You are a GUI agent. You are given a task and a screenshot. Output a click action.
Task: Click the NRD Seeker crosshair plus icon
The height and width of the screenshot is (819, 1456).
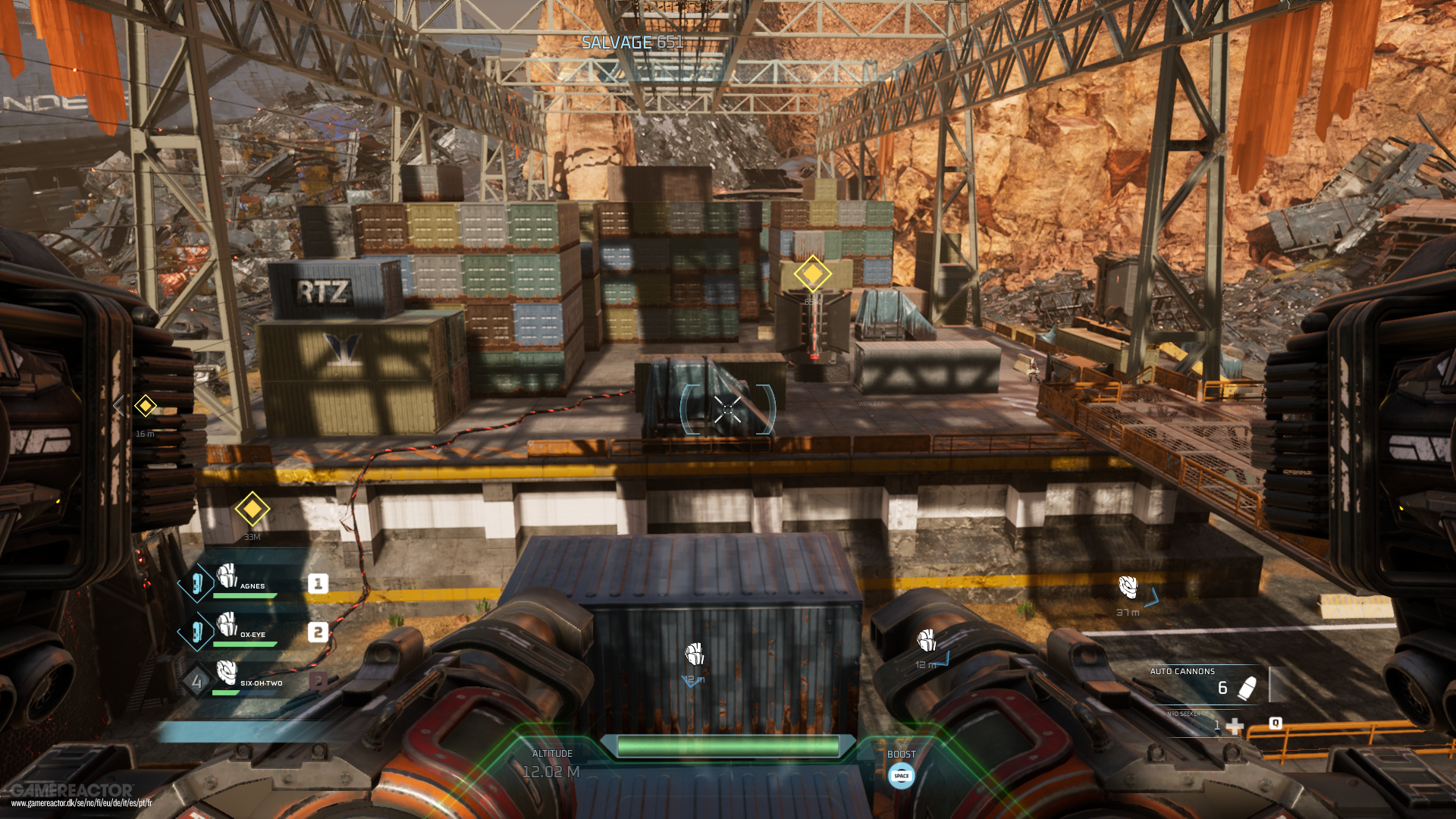pos(1236,726)
